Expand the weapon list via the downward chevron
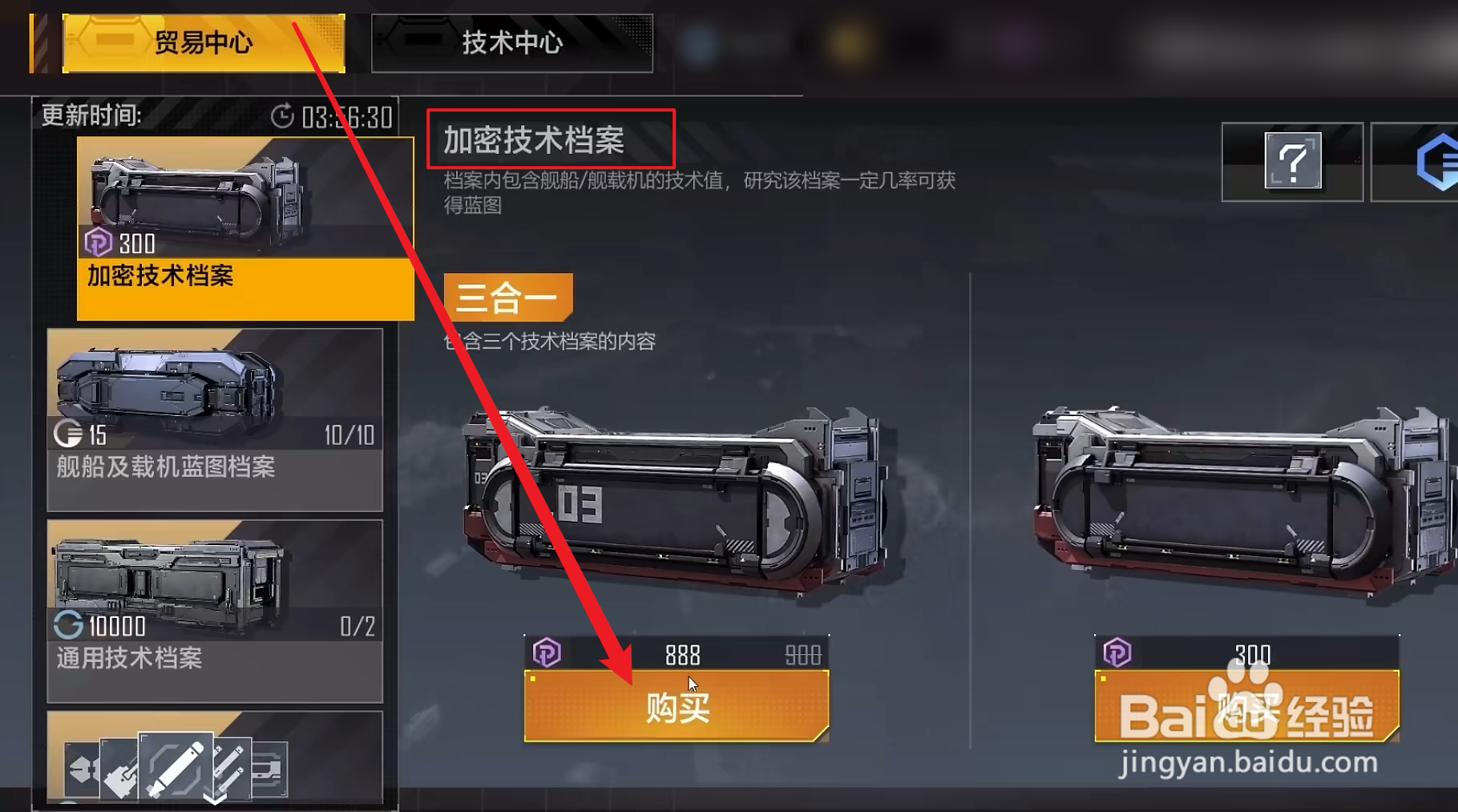Screen dimensions: 1458x812 pyautogui.click(x=215, y=802)
